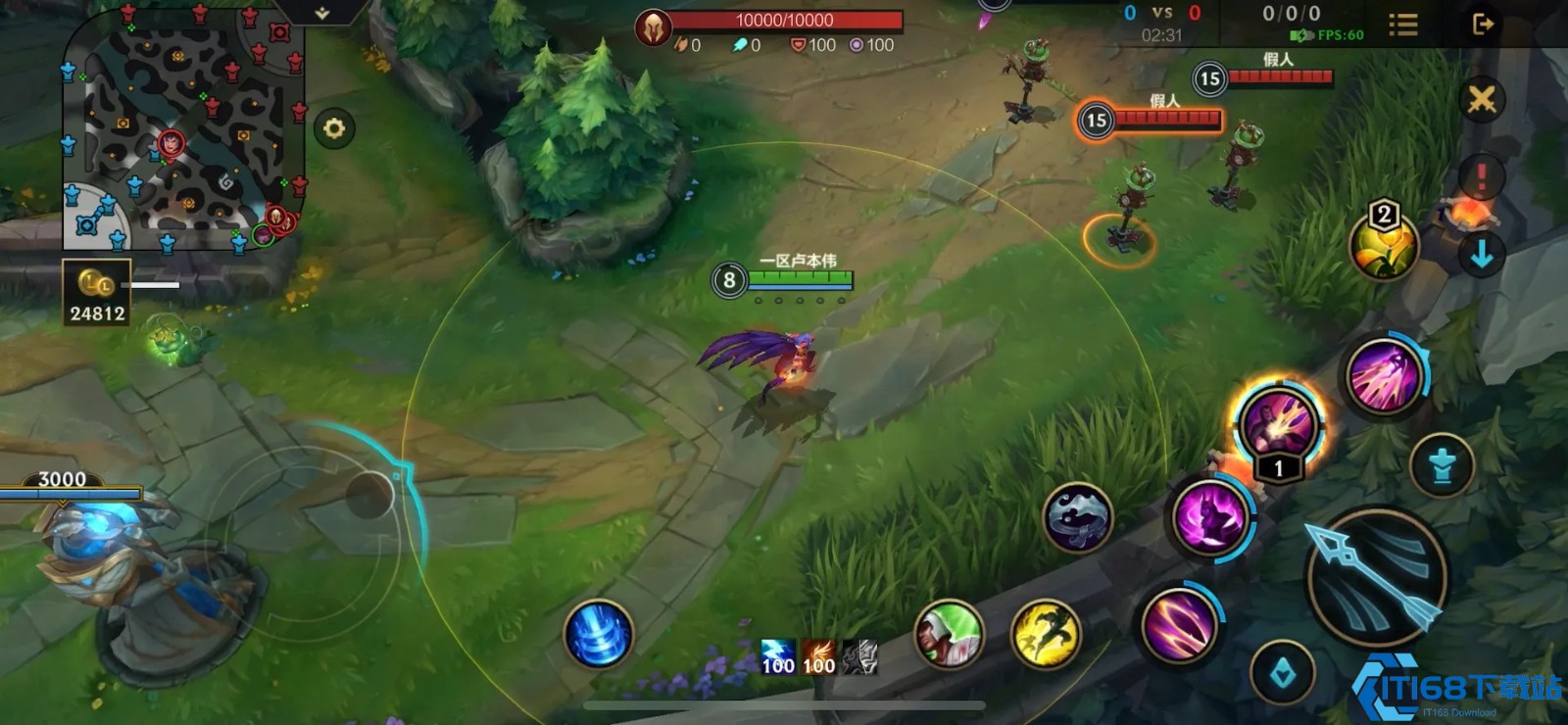This screenshot has width=1568, height=725.
Task: Use the silver boots item active
Action: click(1077, 516)
